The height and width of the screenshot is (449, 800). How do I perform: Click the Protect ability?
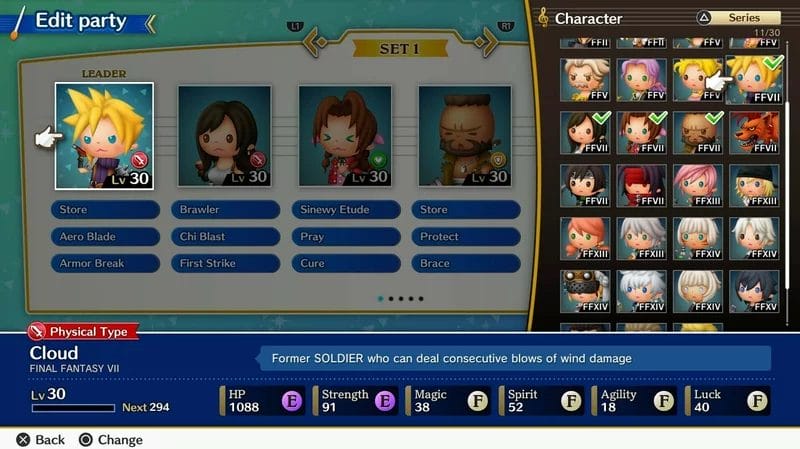[x=465, y=237]
